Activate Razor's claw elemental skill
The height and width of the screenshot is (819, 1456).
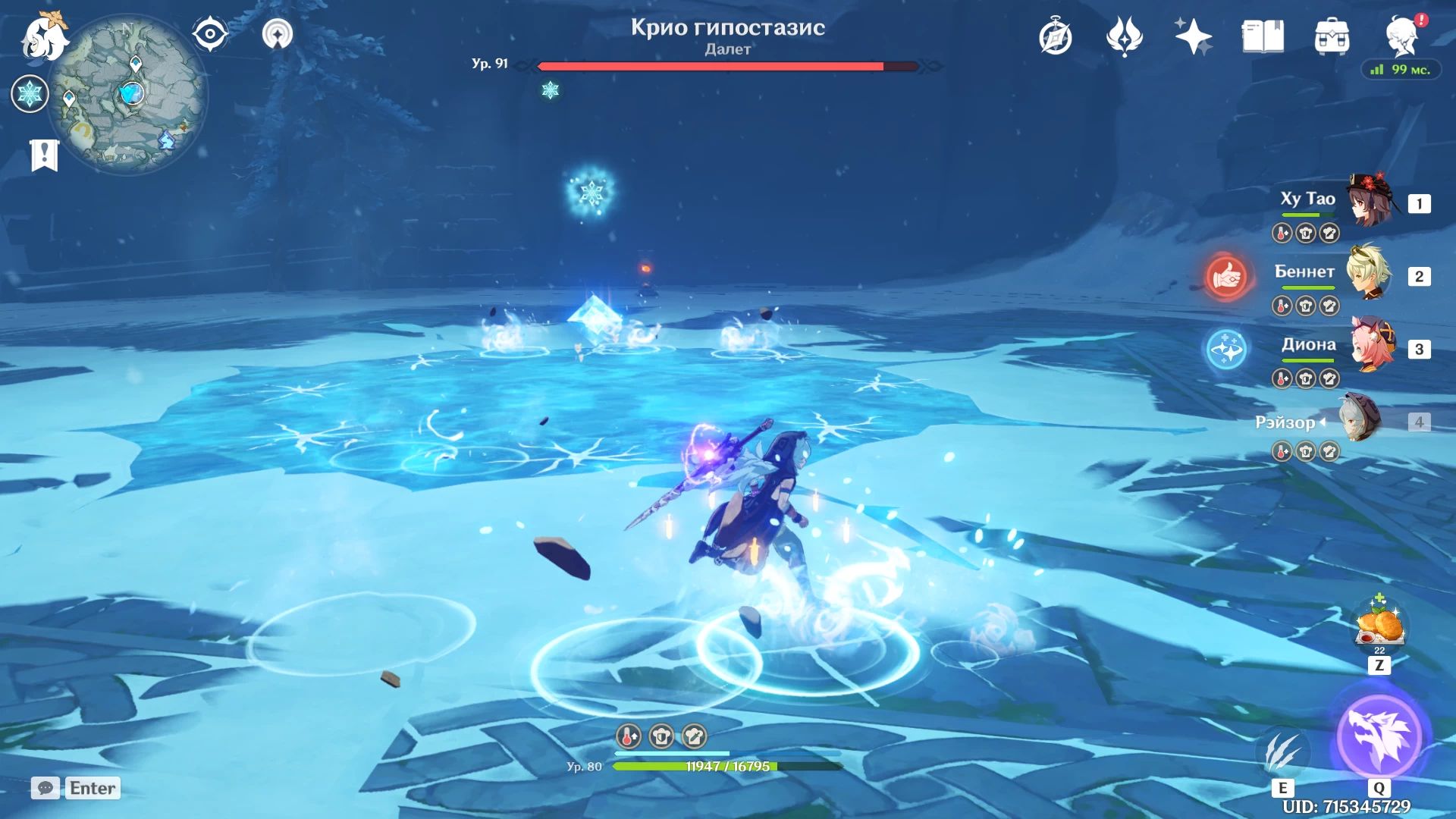1283,752
